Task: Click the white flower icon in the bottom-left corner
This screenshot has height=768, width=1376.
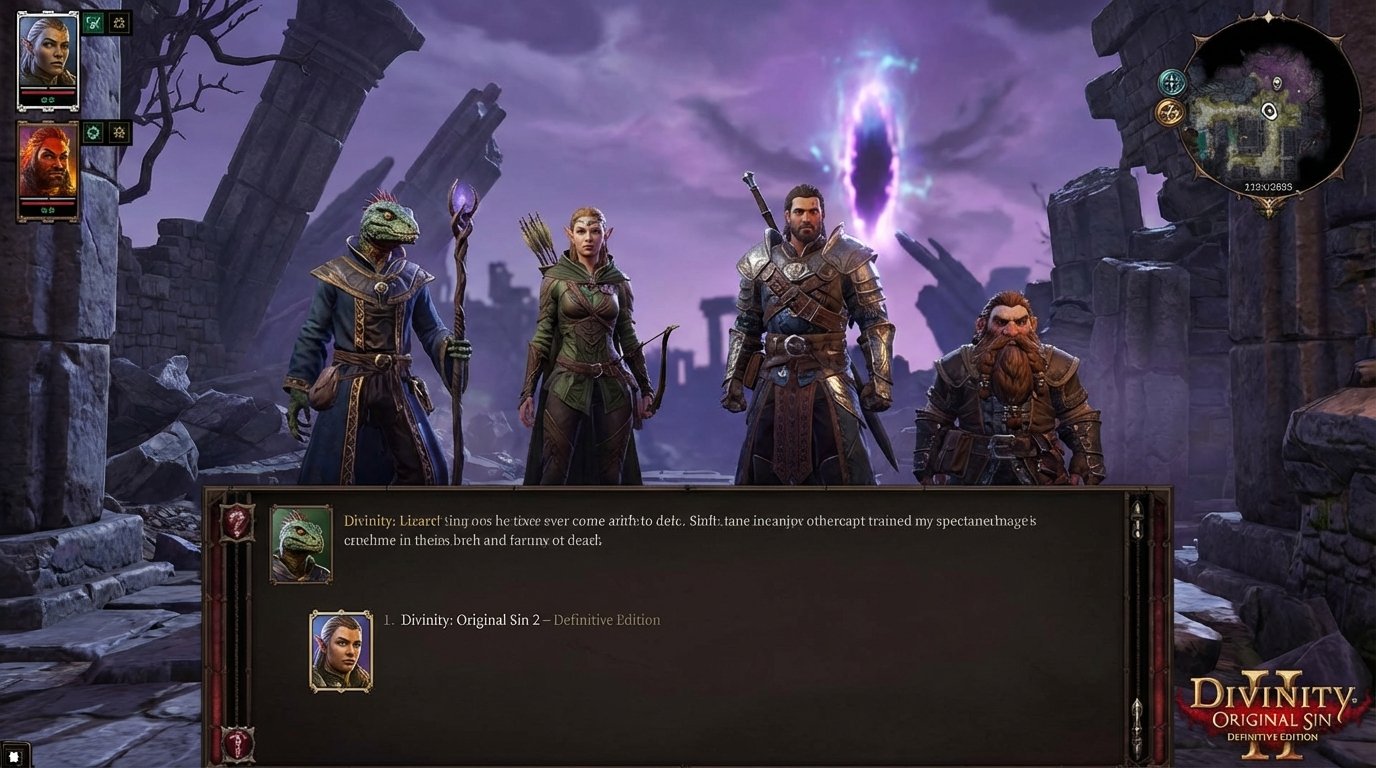Action: (x=15, y=755)
